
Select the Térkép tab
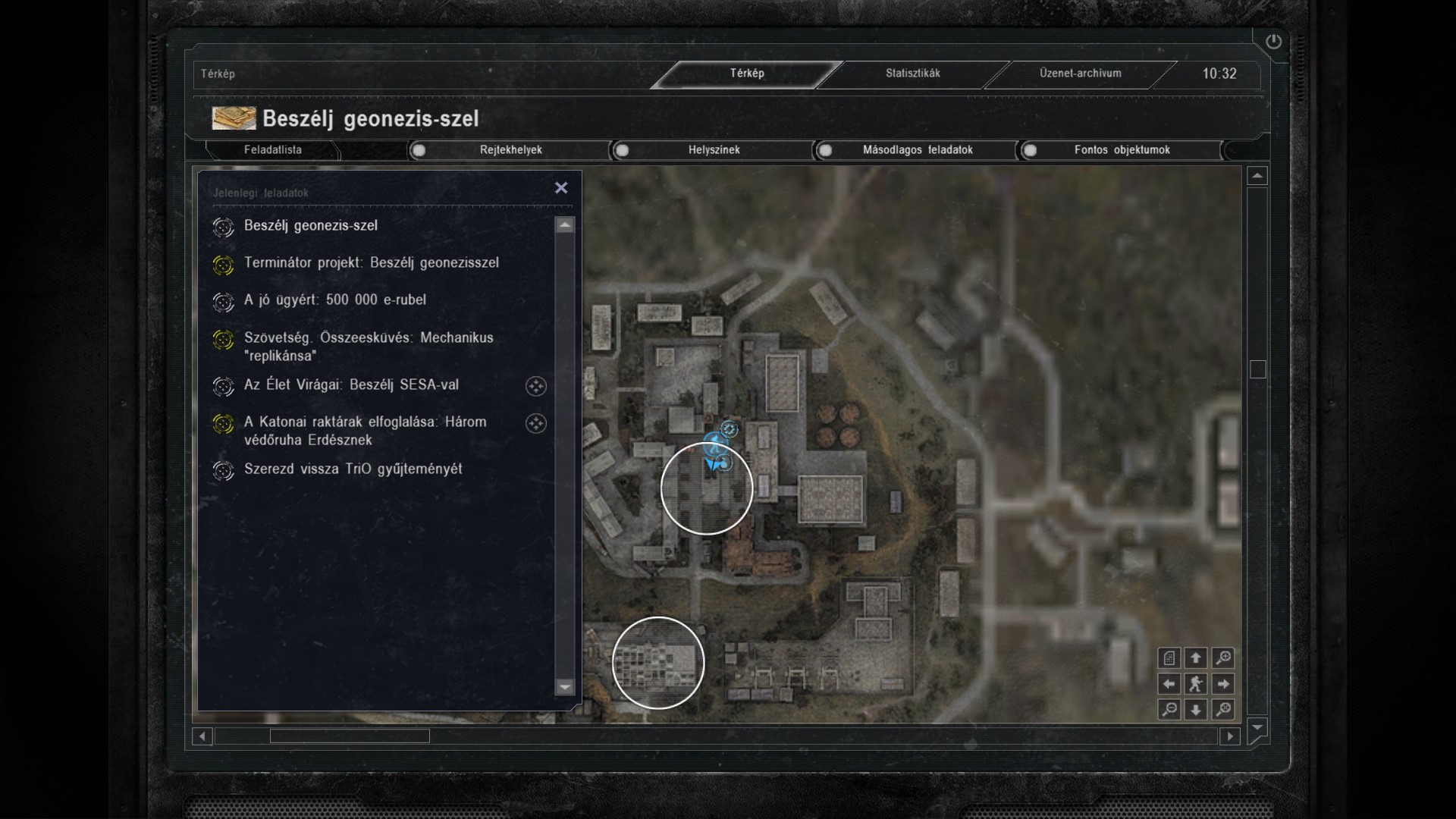[747, 74]
